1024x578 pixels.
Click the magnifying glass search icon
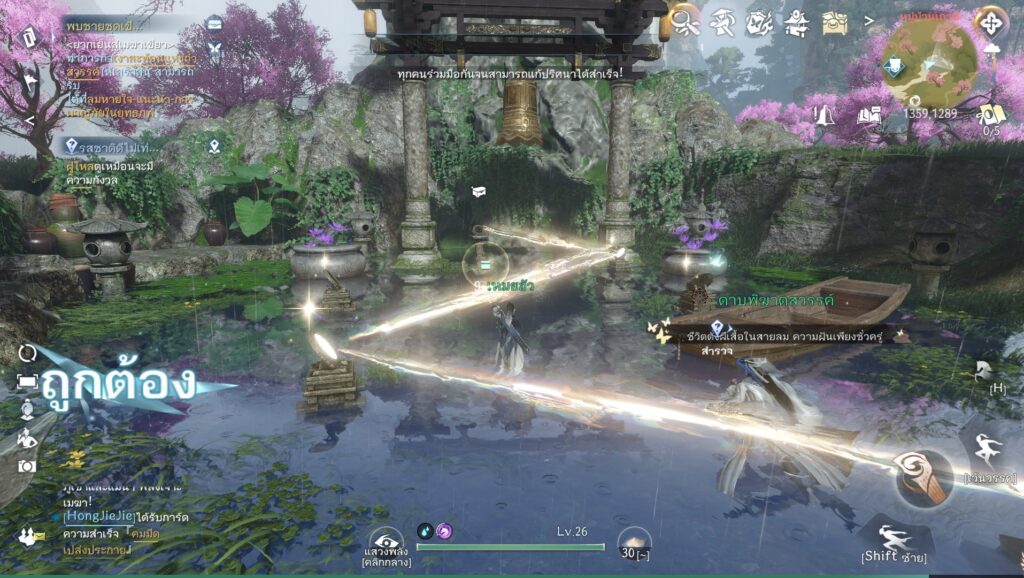tap(686, 21)
